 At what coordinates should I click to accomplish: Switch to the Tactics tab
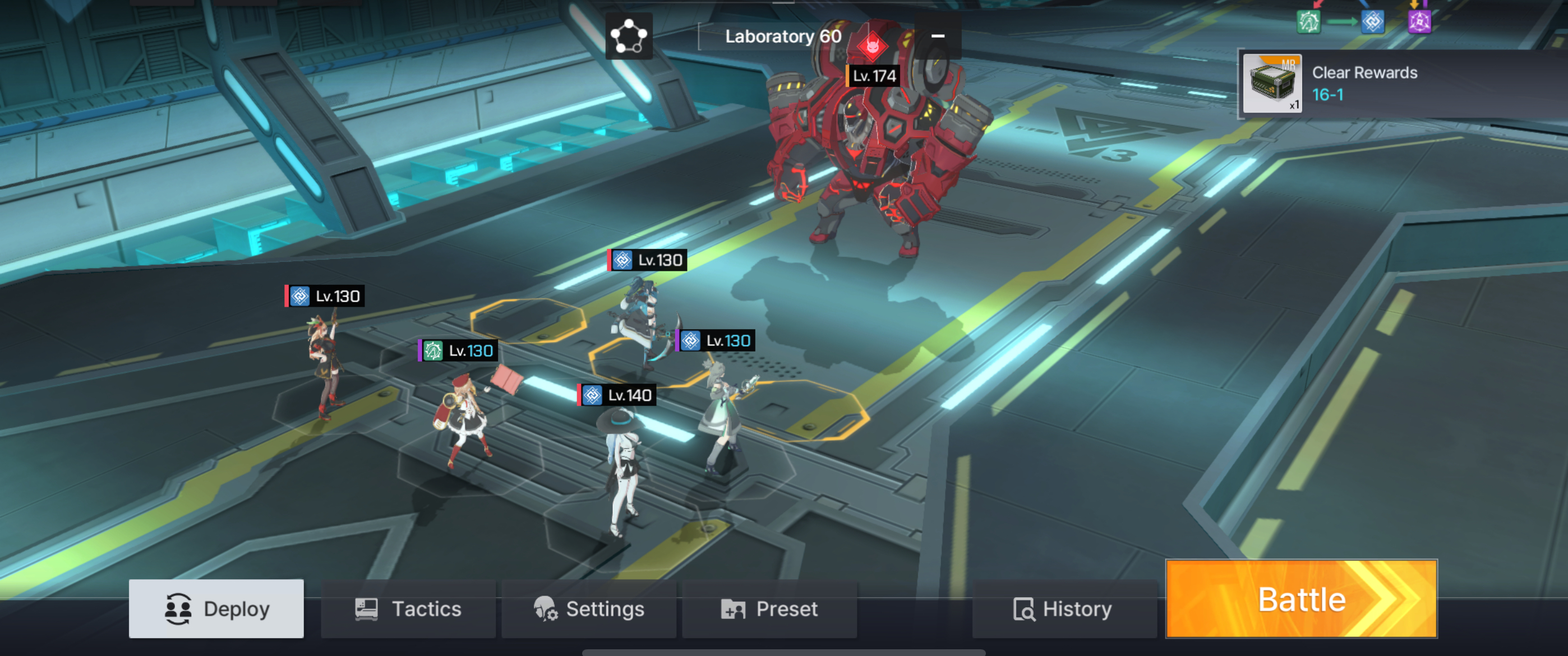[408, 608]
